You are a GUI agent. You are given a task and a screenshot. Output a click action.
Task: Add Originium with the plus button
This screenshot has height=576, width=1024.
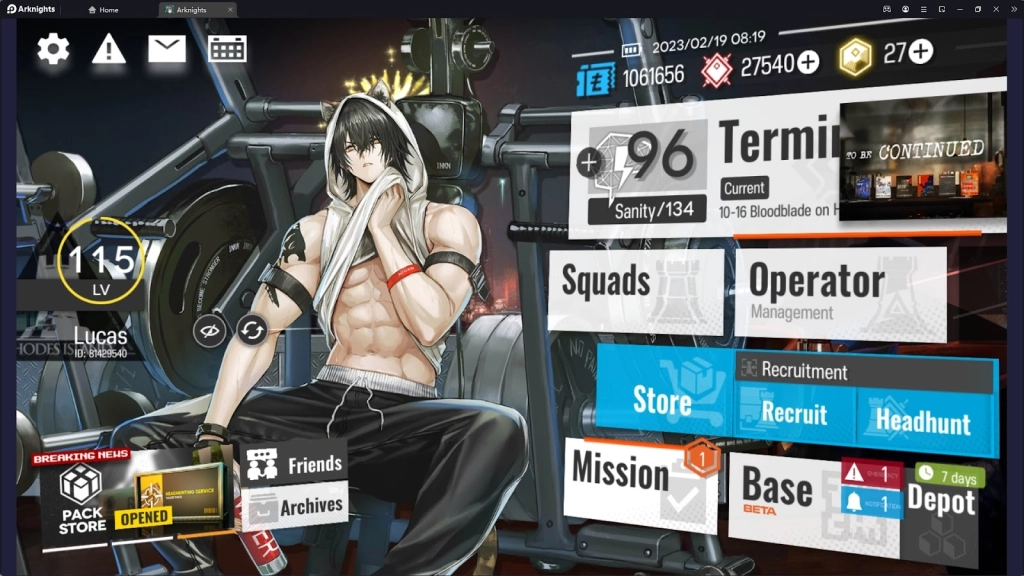click(x=921, y=51)
